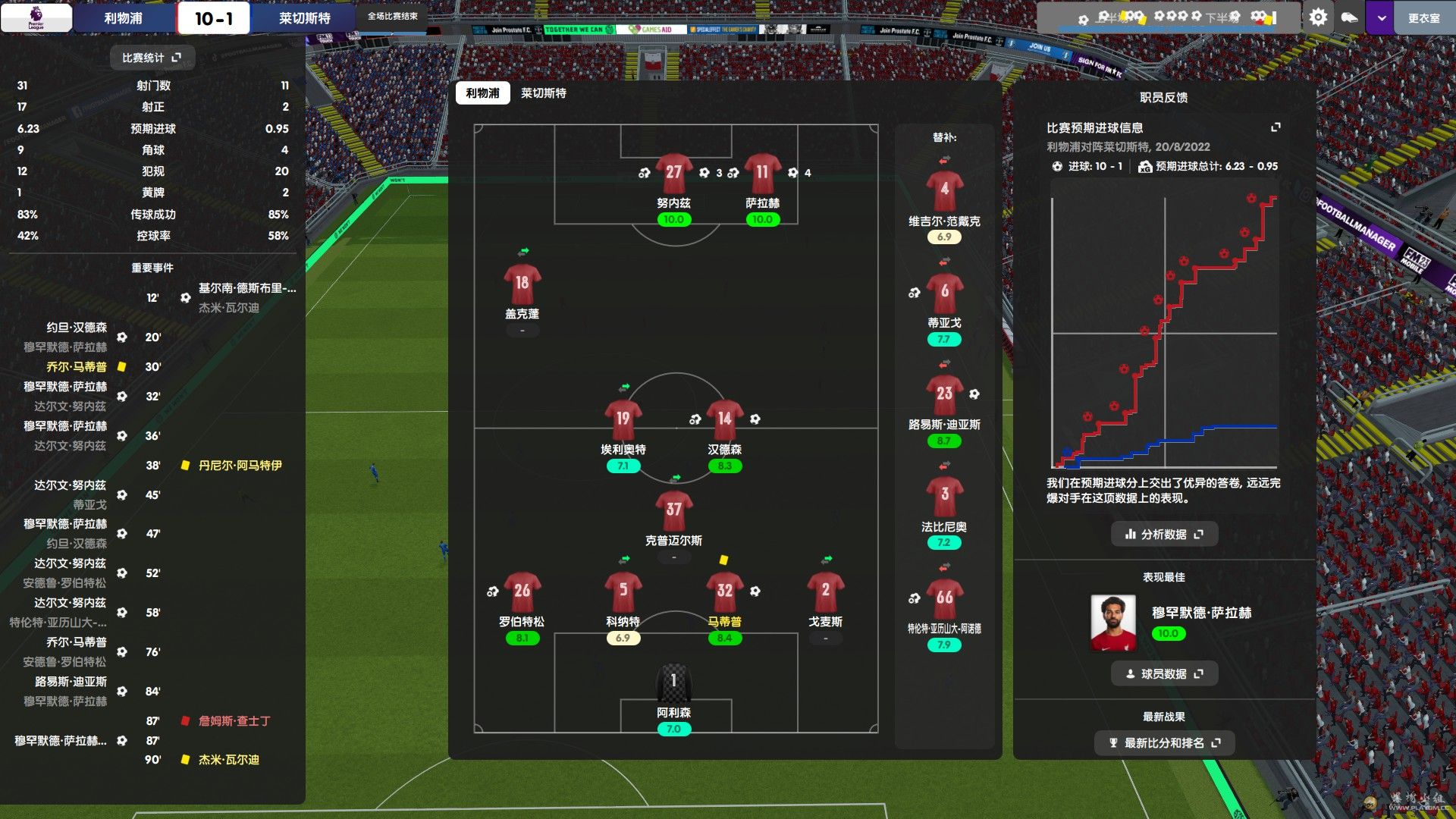Screen dimensions: 1456x819
Task: Open the 比赛统计 match stats panel
Action: tap(152, 58)
